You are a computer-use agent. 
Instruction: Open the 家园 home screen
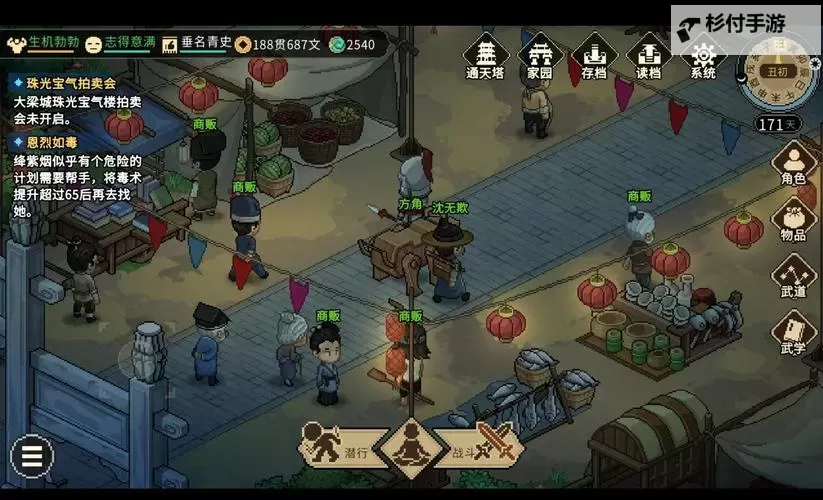pyautogui.click(x=540, y=56)
